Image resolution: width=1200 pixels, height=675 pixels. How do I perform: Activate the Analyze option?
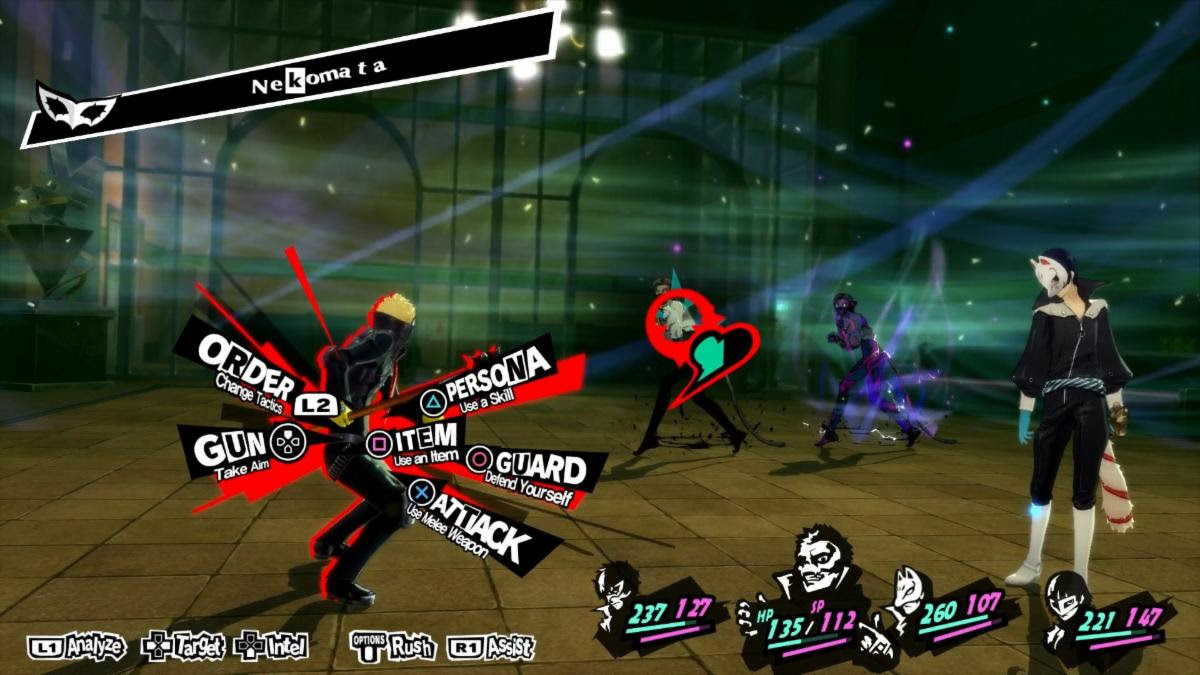[x=76, y=647]
